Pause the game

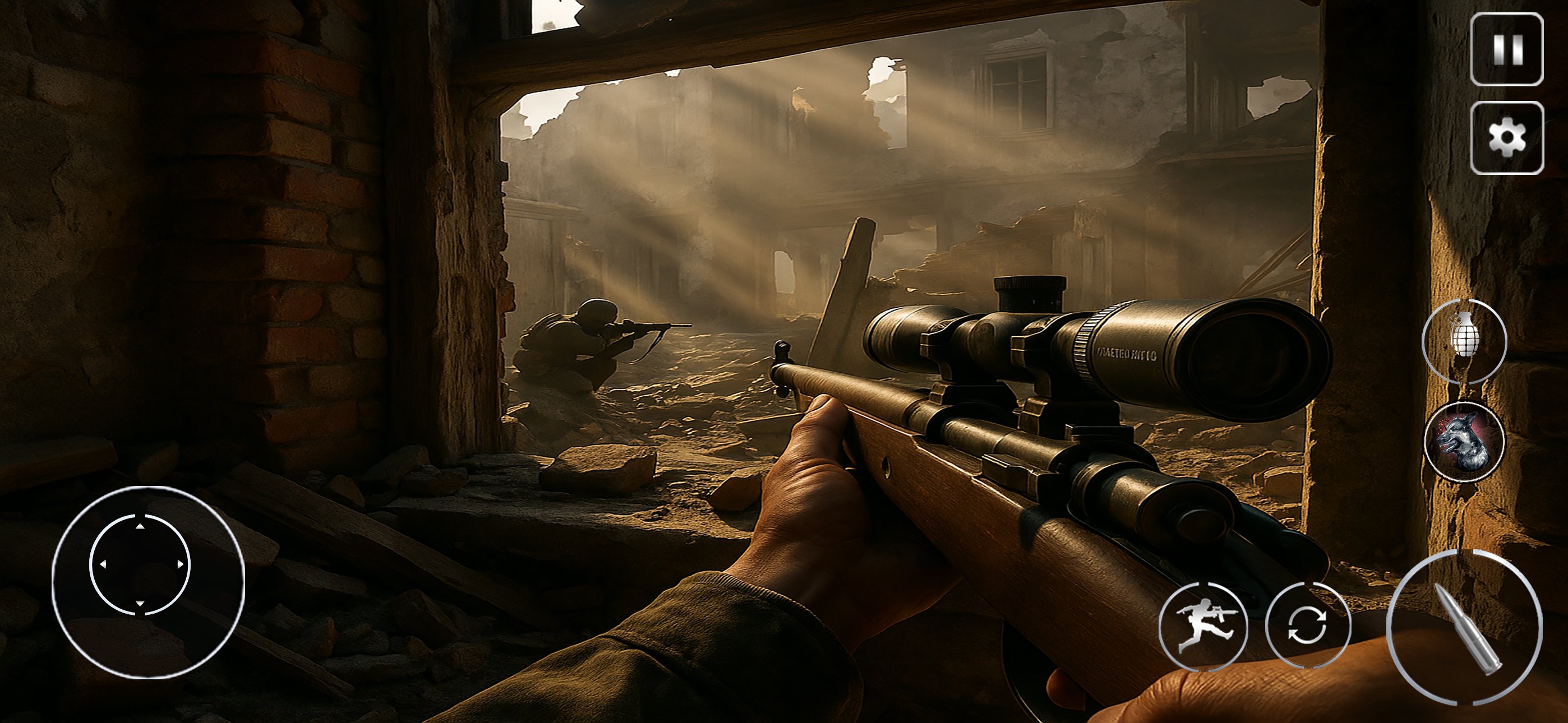1506,49
